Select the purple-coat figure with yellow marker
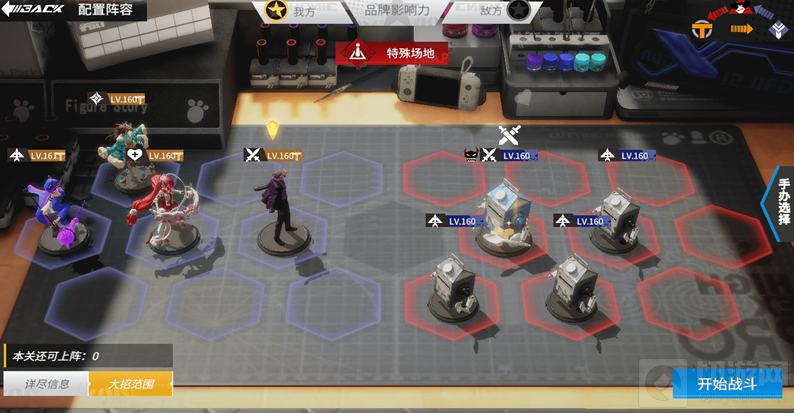The width and height of the screenshot is (794, 413). 277,210
